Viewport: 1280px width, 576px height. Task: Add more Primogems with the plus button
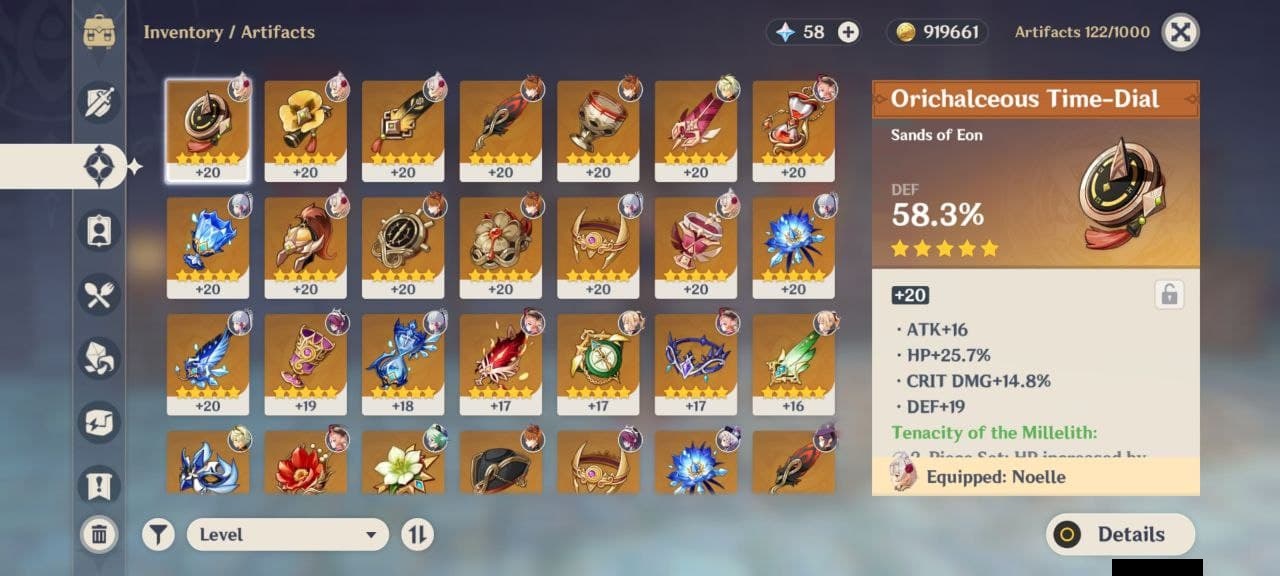[848, 32]
